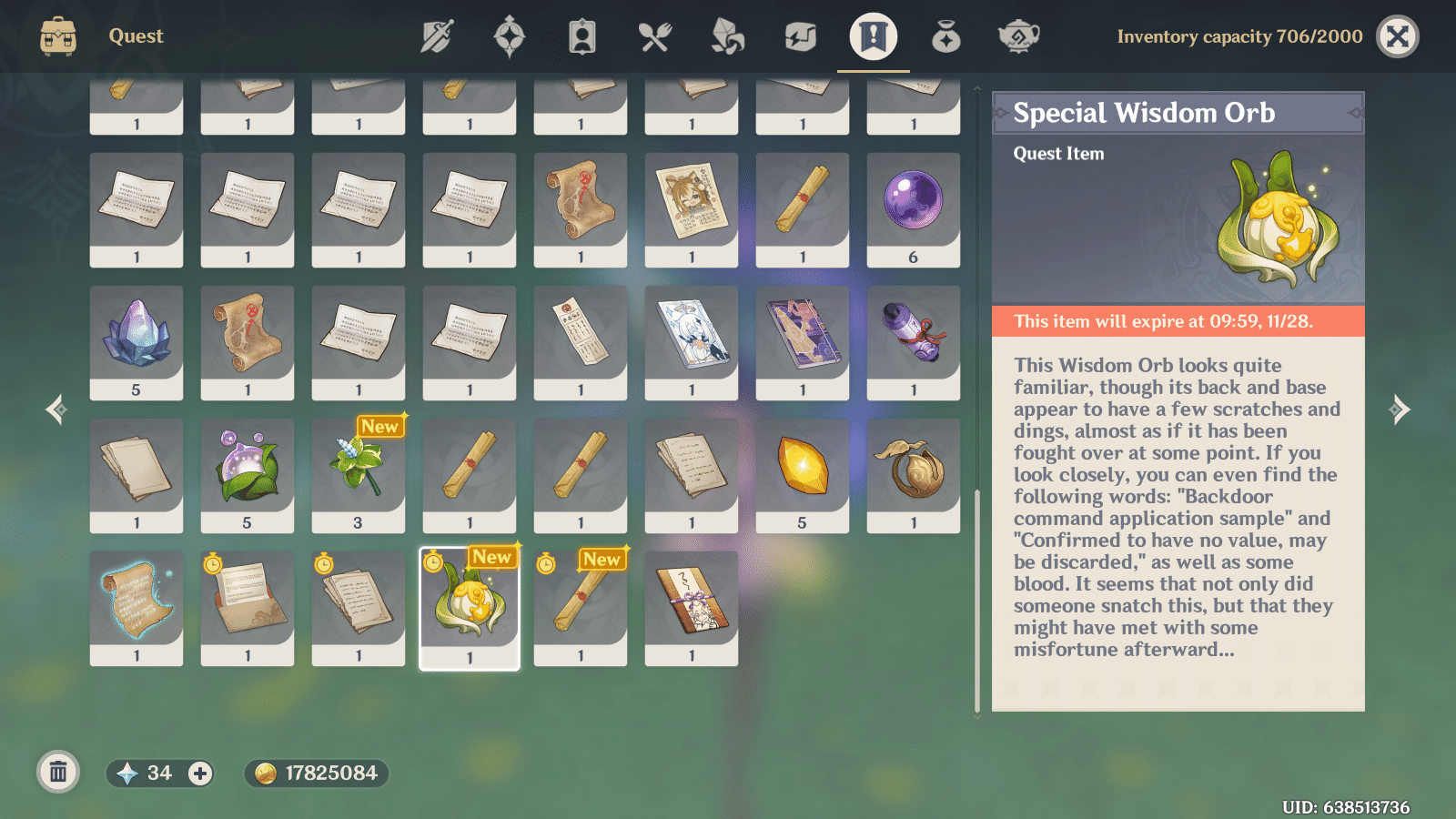The height and width of the screenshot is (819, 1456).
Task: Select the new green flower quest item
Action: coord(358,473)
